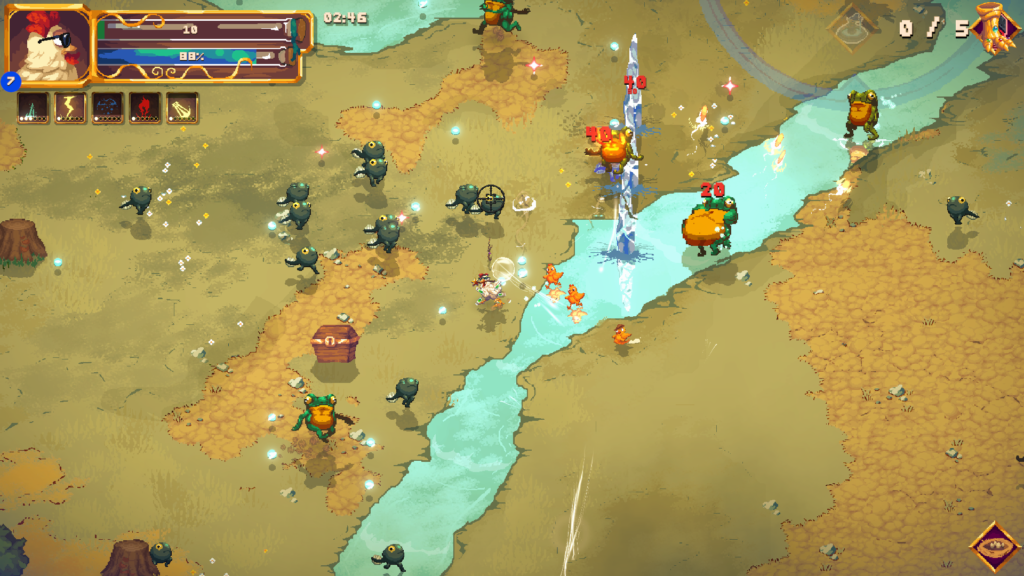The image size is (1024, 576).
Task: Select the faded fountain diamond icon
Action: coord(853,28)
